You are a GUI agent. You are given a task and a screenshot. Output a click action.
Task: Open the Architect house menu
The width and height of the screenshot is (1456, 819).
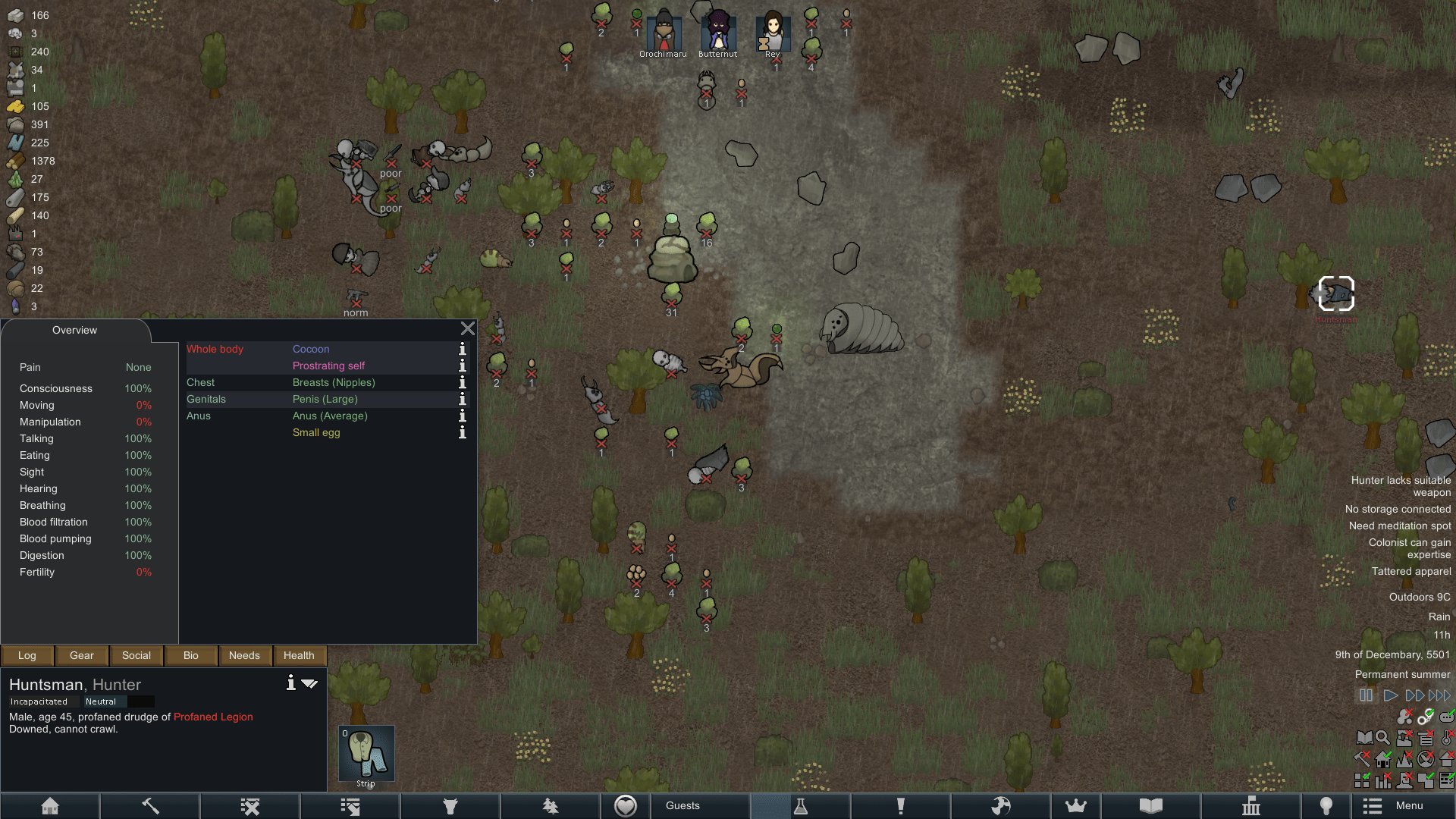coord(50,805)
